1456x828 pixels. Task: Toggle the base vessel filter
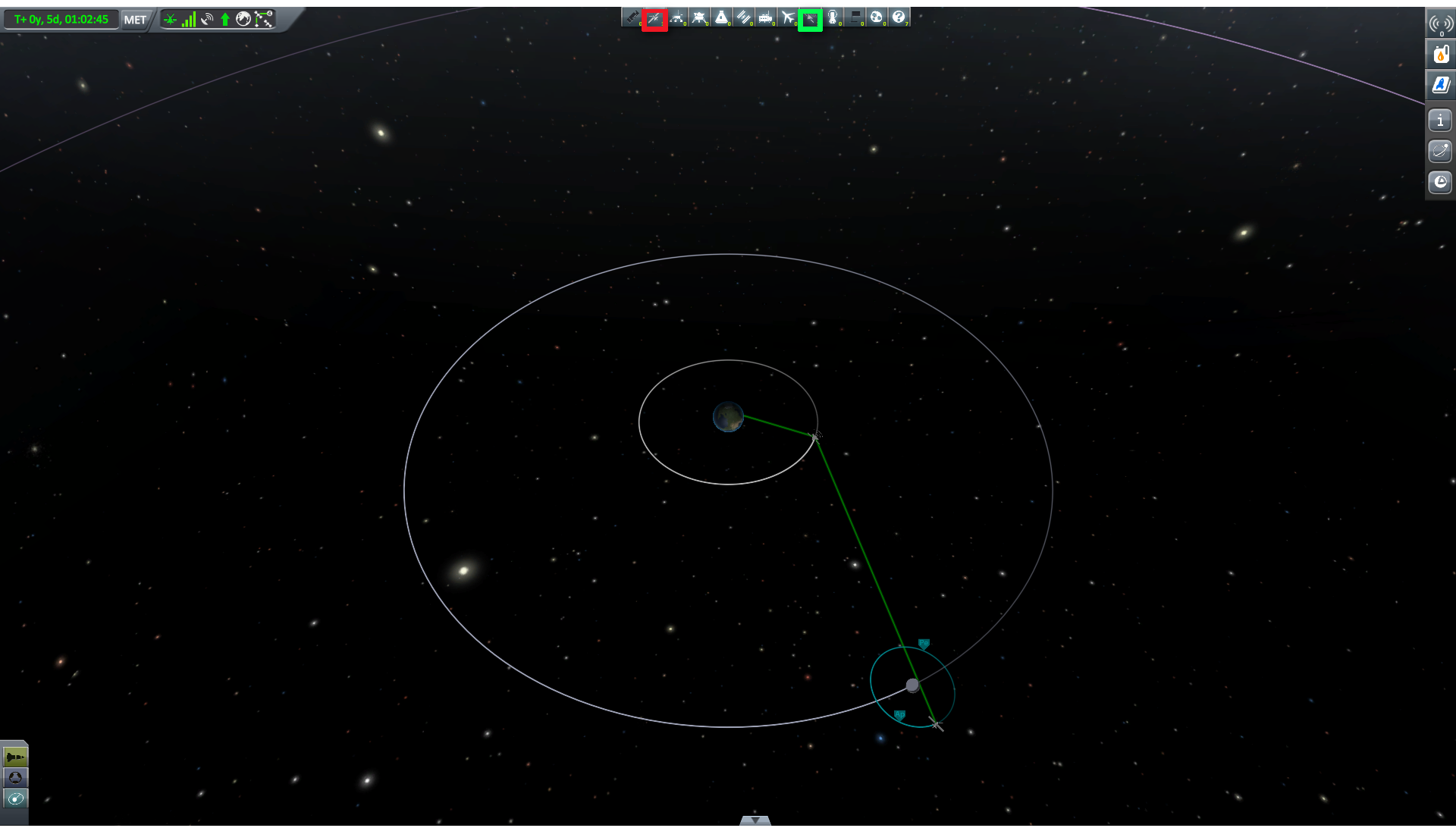coord(766,17)
